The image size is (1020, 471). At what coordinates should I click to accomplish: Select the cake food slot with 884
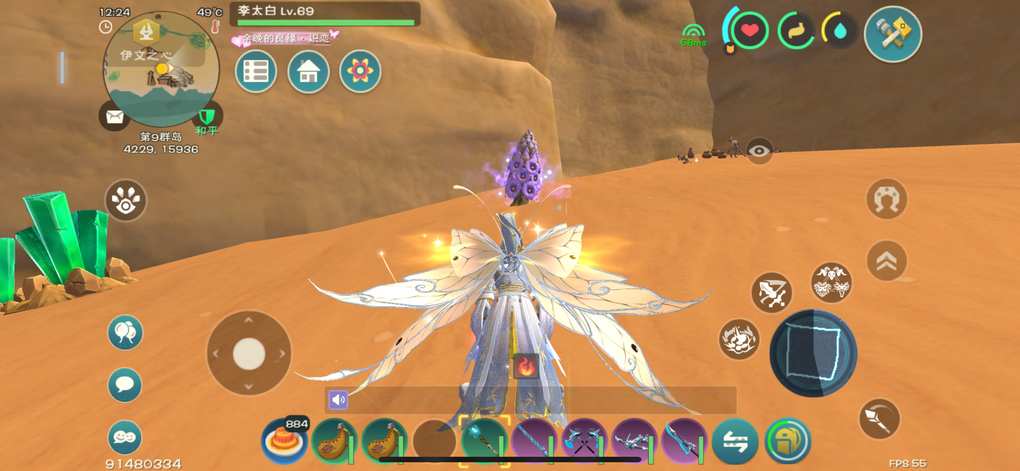(x=283, y=440)
